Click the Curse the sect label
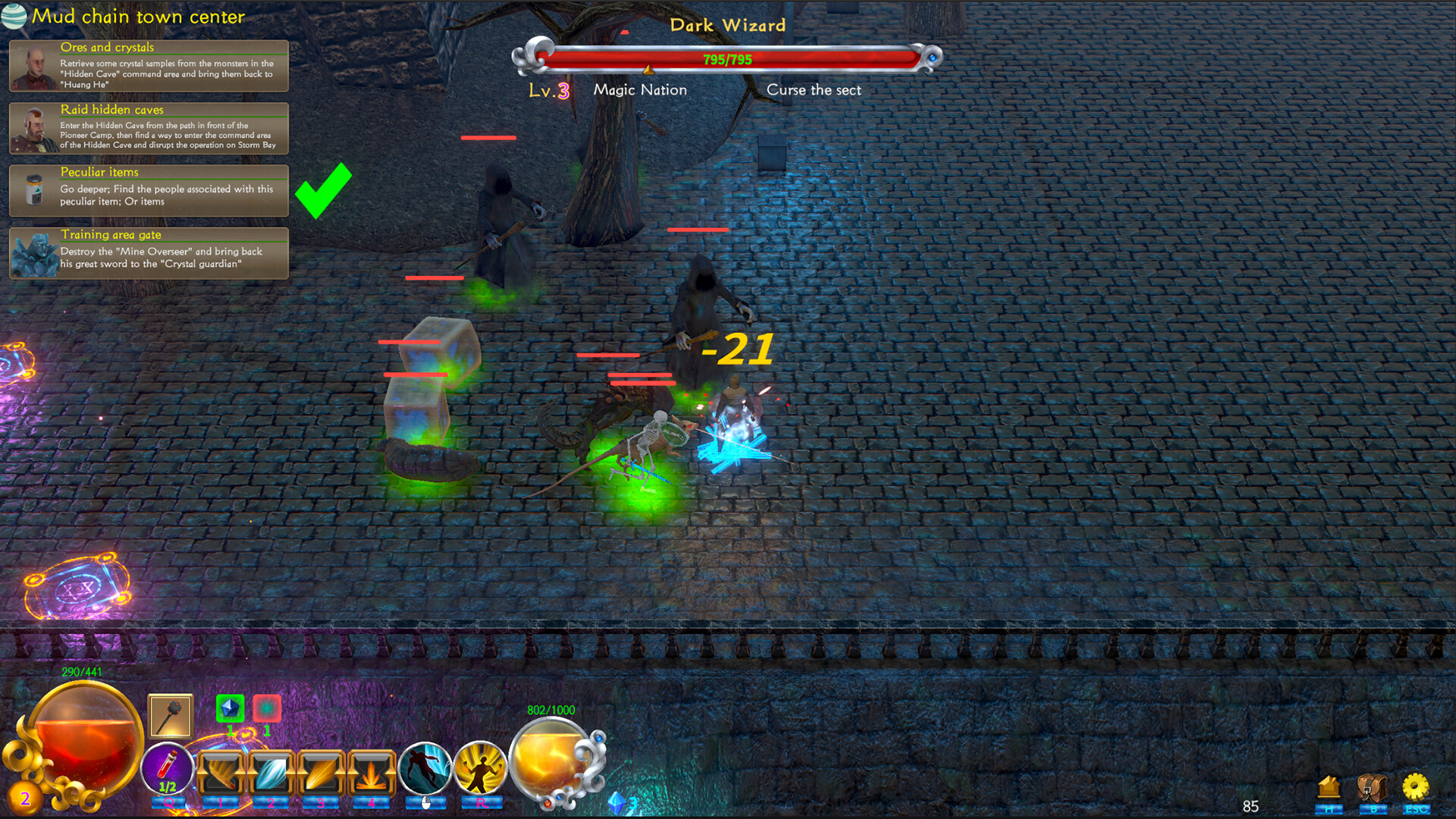Image resolution: width=1456 pixels, height=819 pixels. coord(813,89)
